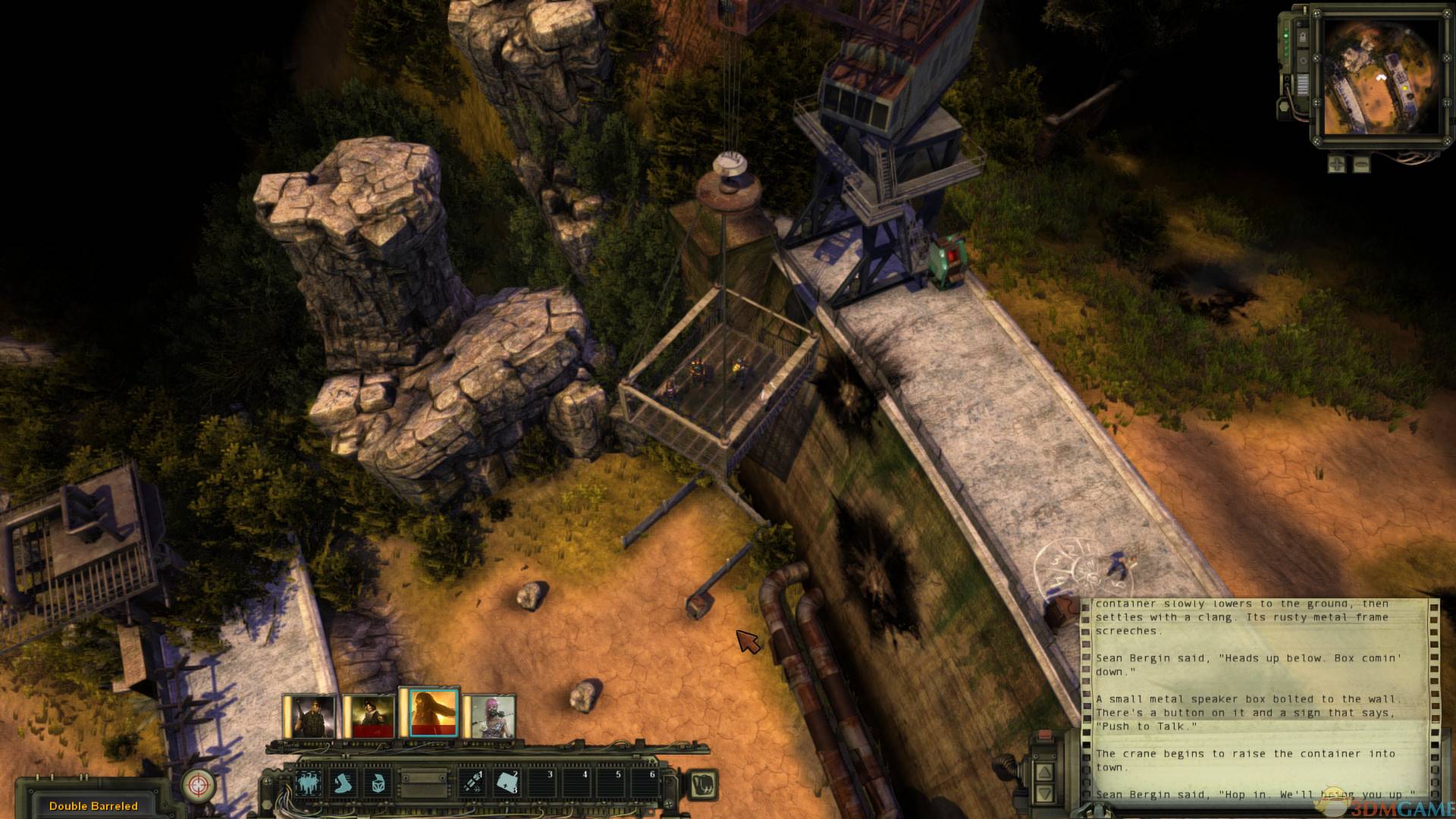Click the circle button beside the minimap
This screenshot has height=819, width=1456.
tap(1301, 60)
